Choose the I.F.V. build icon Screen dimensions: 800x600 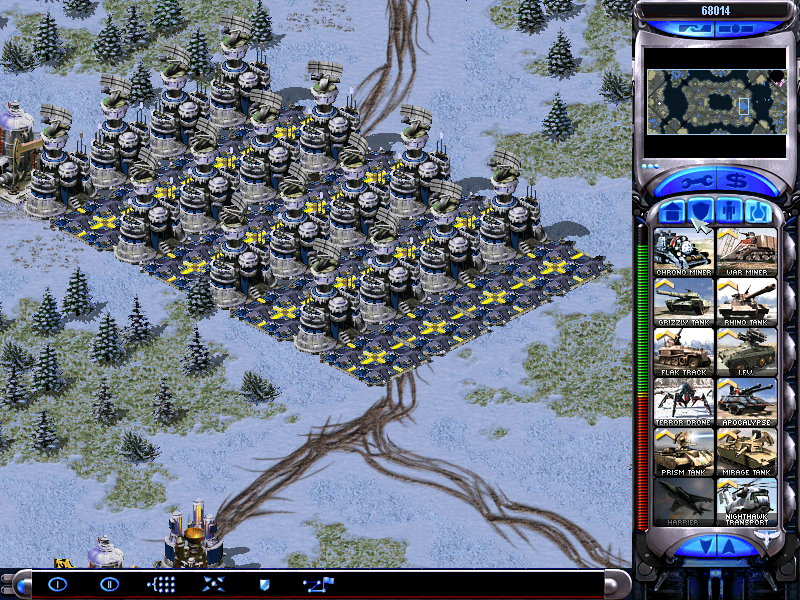[746, 351]
